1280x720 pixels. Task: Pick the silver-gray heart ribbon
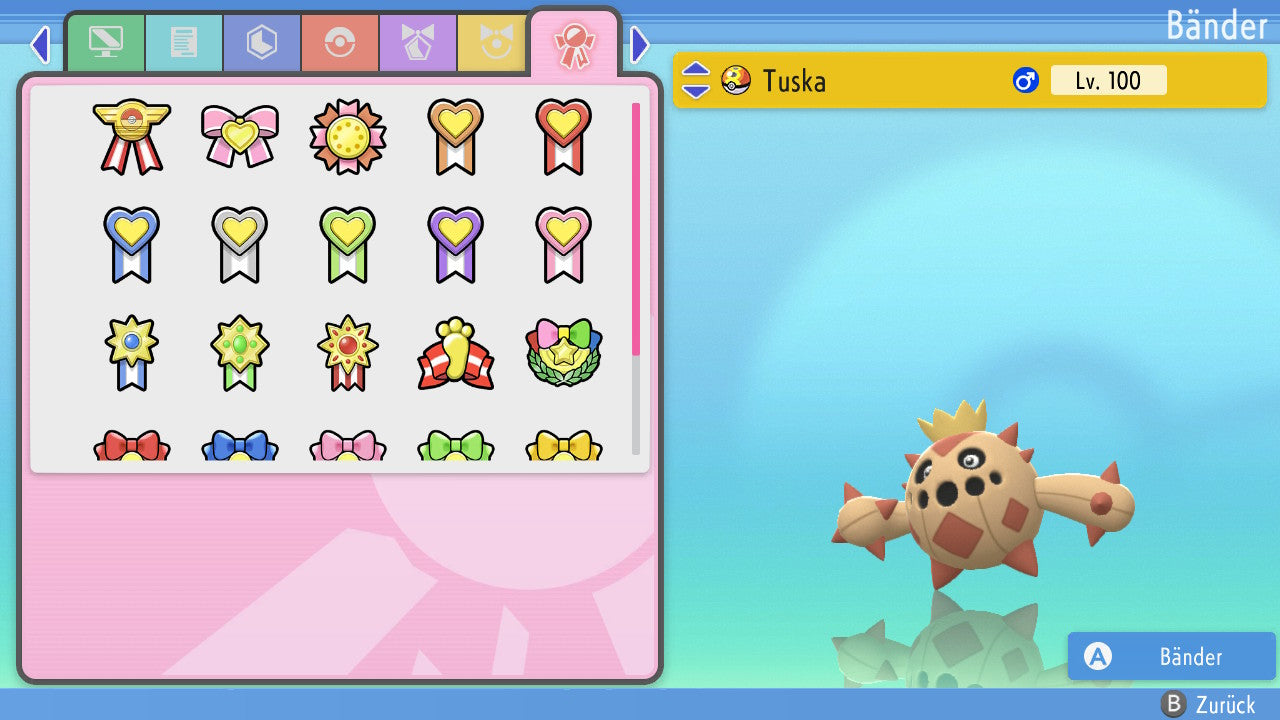click(x=240, y=244)
